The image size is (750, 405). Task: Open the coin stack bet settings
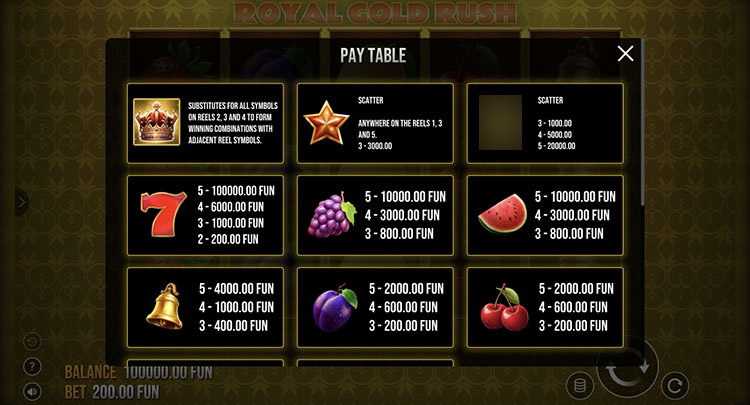[576, 385]
